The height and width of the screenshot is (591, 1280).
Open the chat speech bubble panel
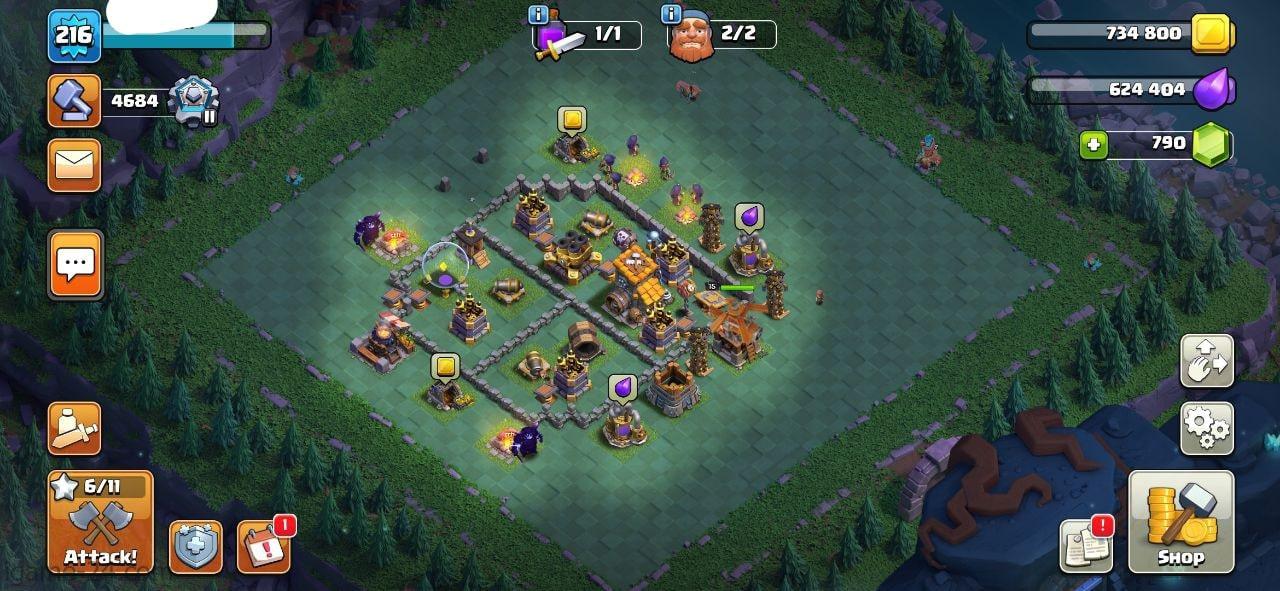pos(75,265)
